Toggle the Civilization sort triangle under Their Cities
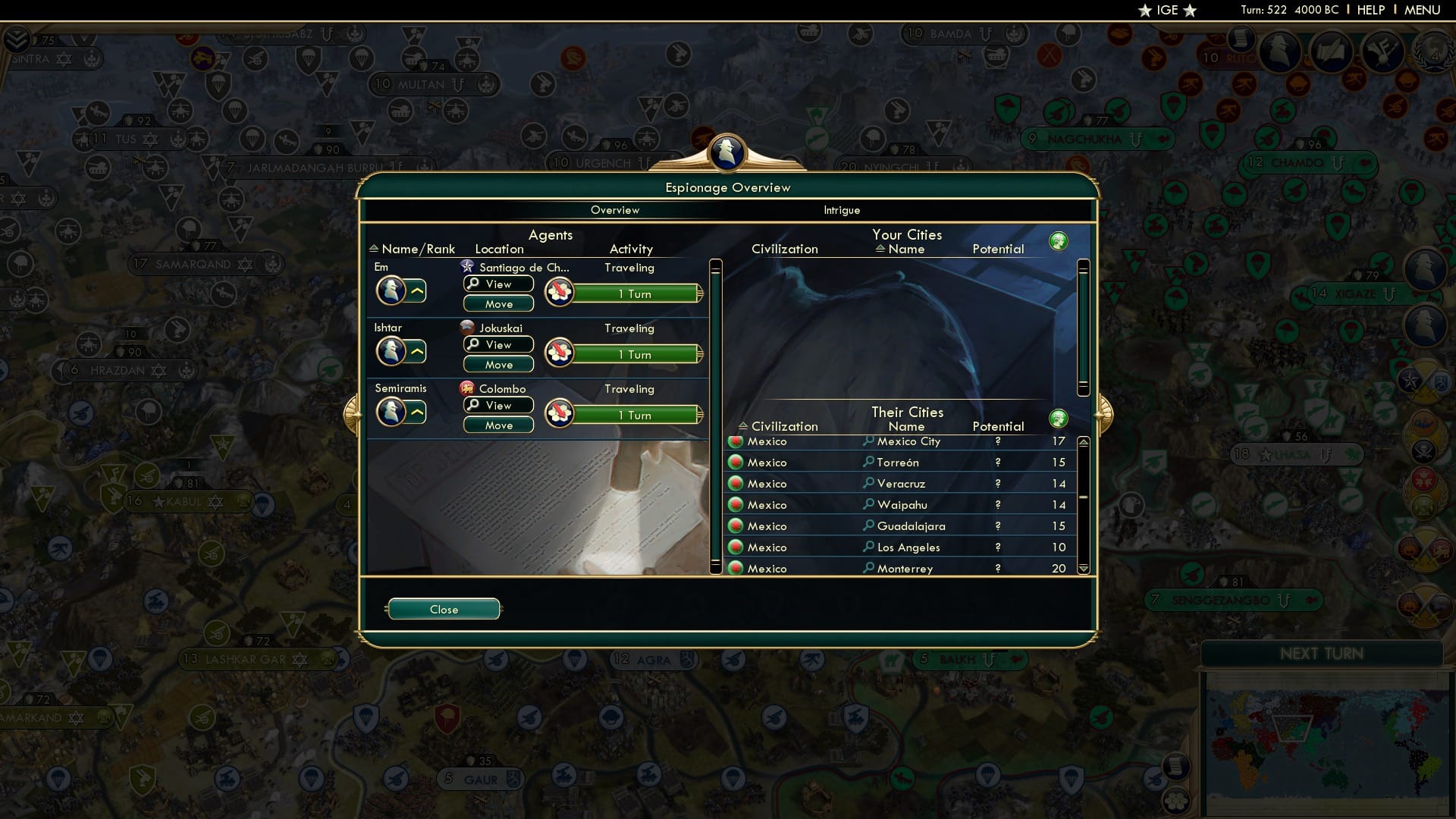This screenshot has height=819, width=1456. 744,426
